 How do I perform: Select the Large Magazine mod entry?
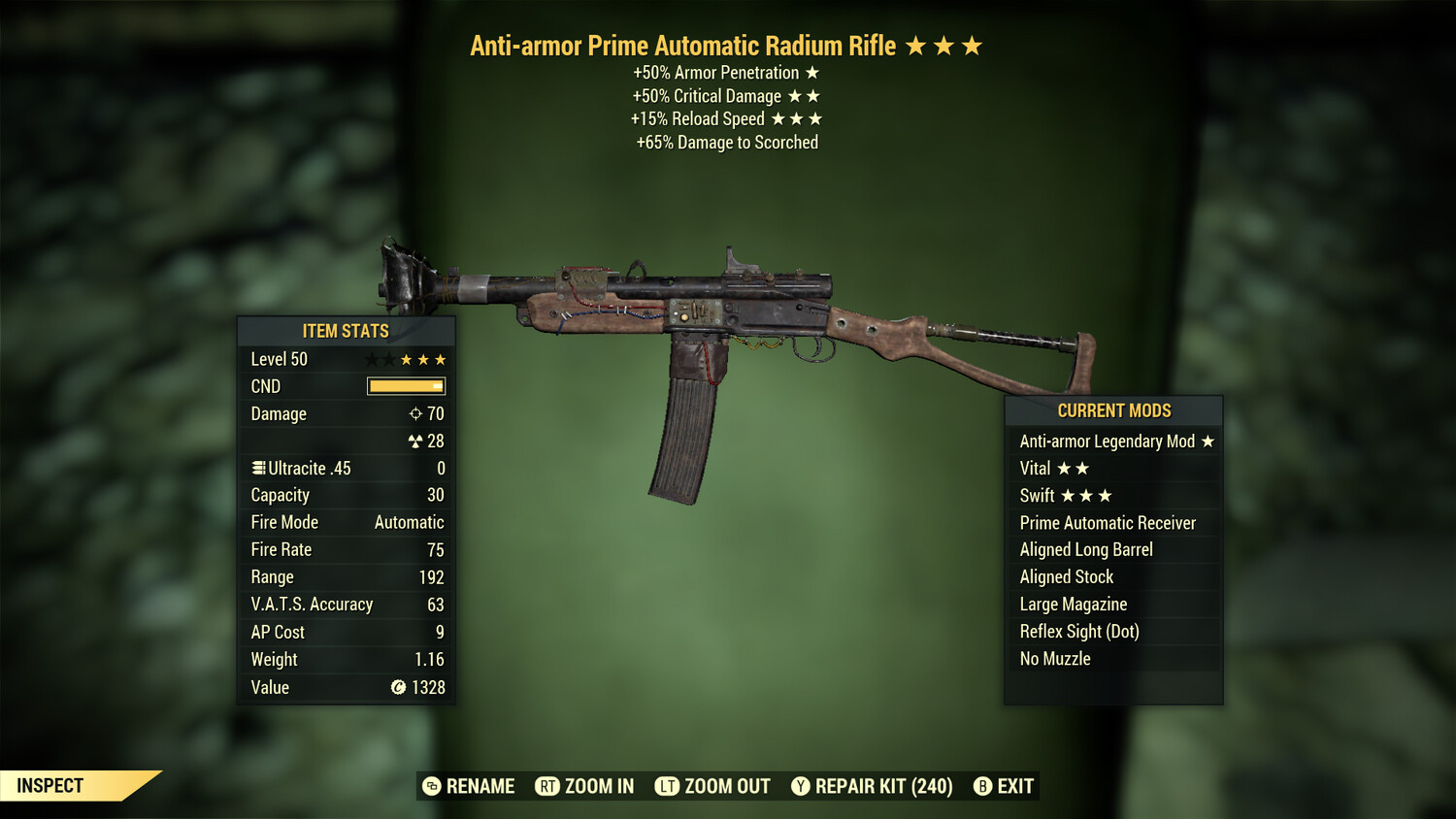(1073, 604)
